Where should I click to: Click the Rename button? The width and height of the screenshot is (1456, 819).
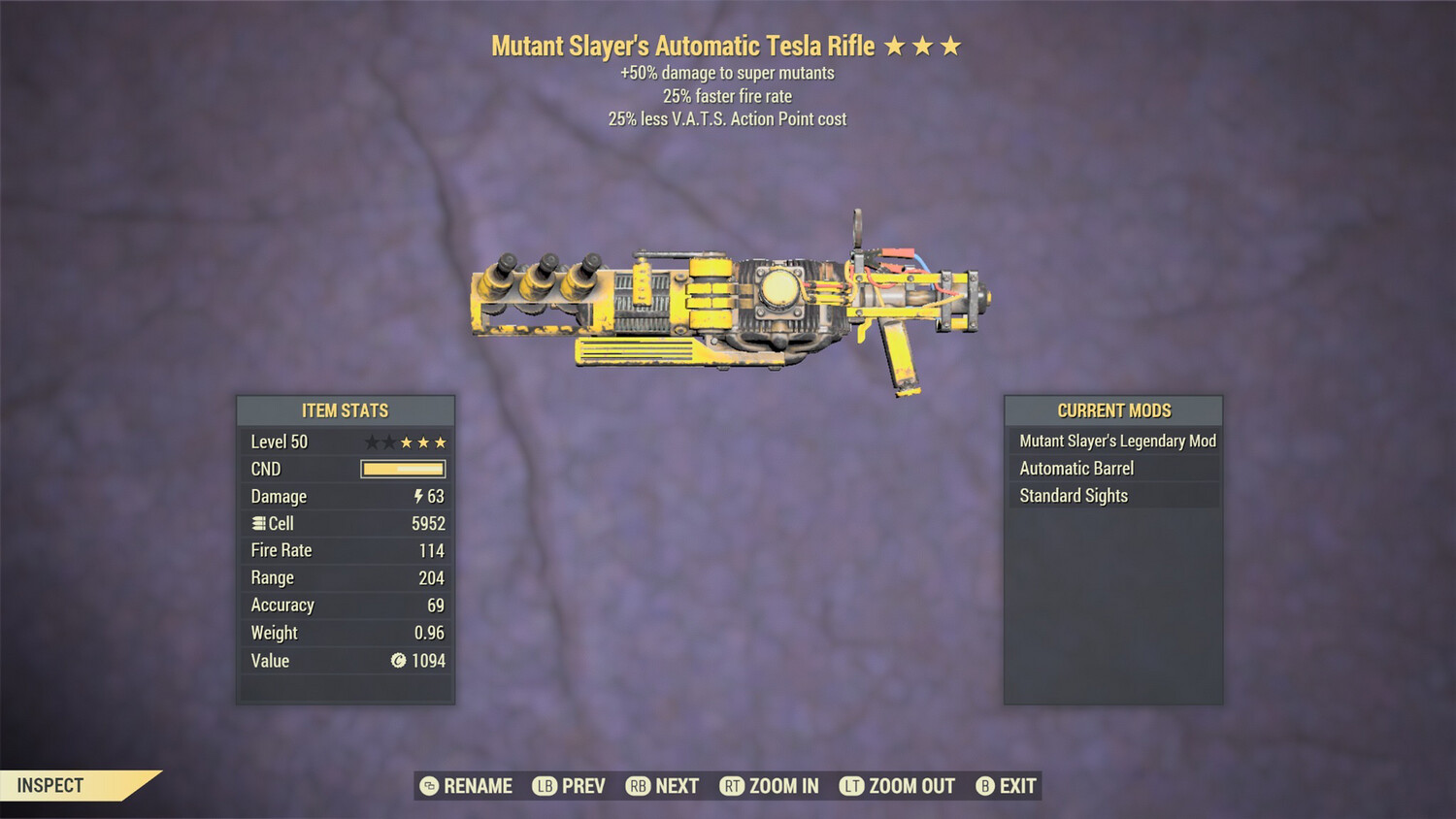point(466,786)
